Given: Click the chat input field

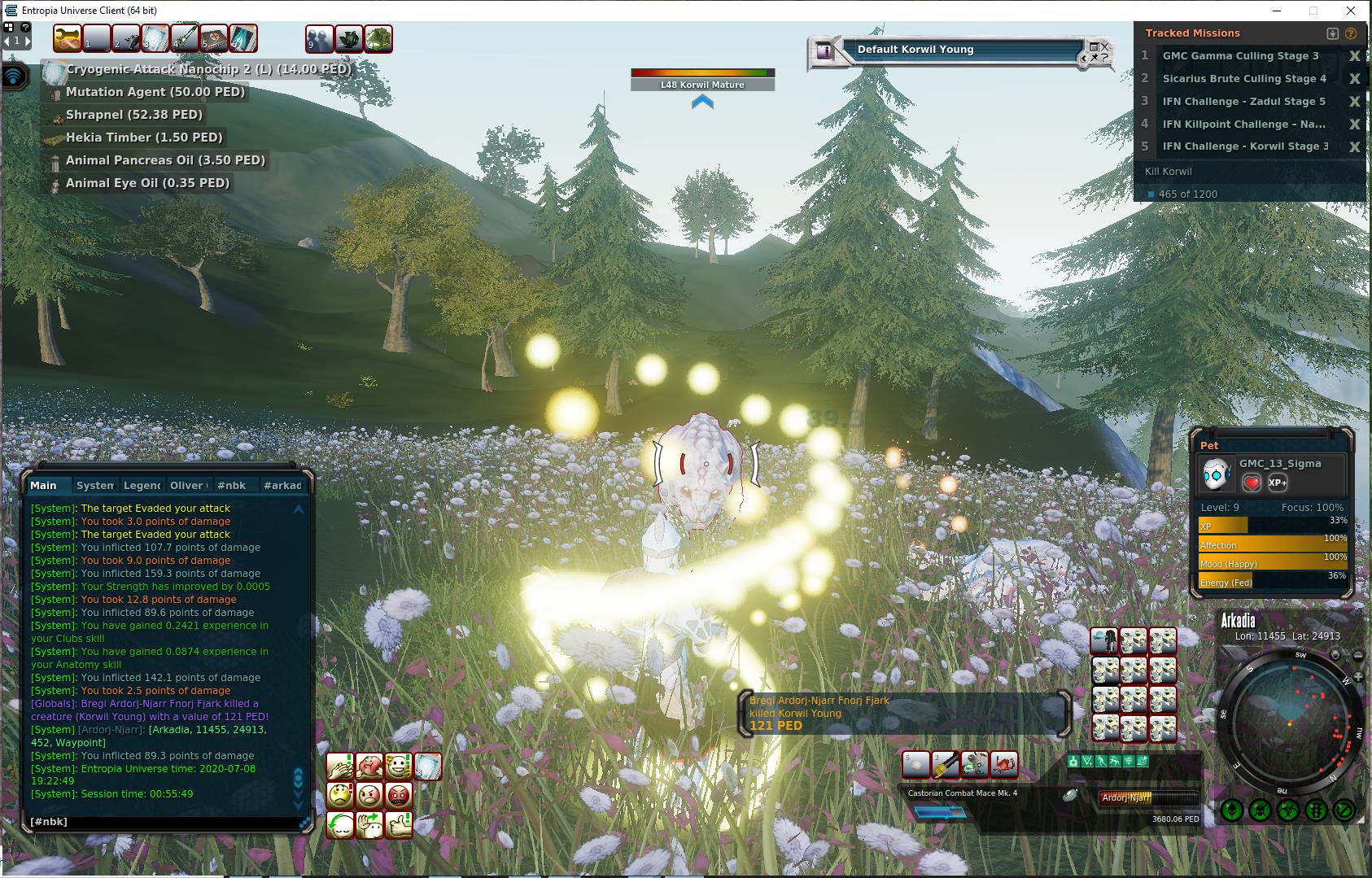Looking at the screenshot, I should point(163,822).
